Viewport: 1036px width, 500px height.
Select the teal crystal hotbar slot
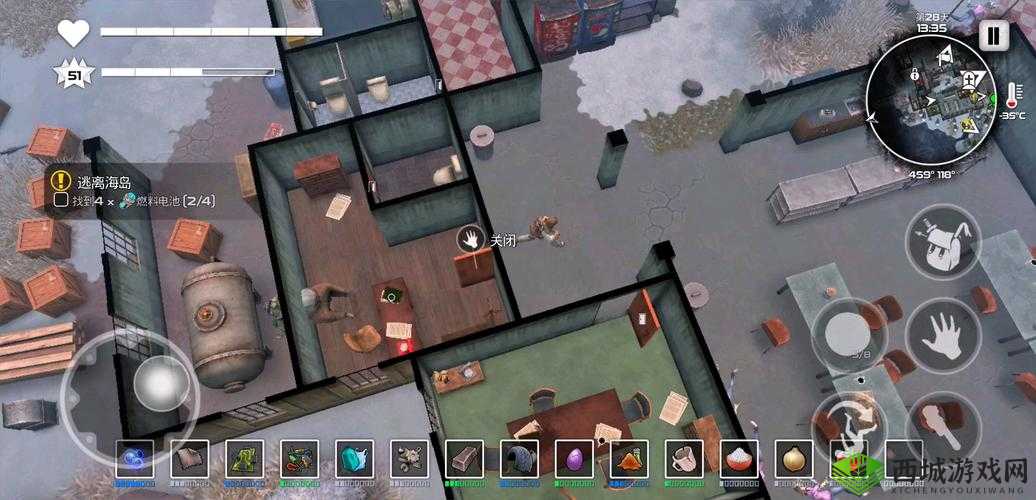353,459
